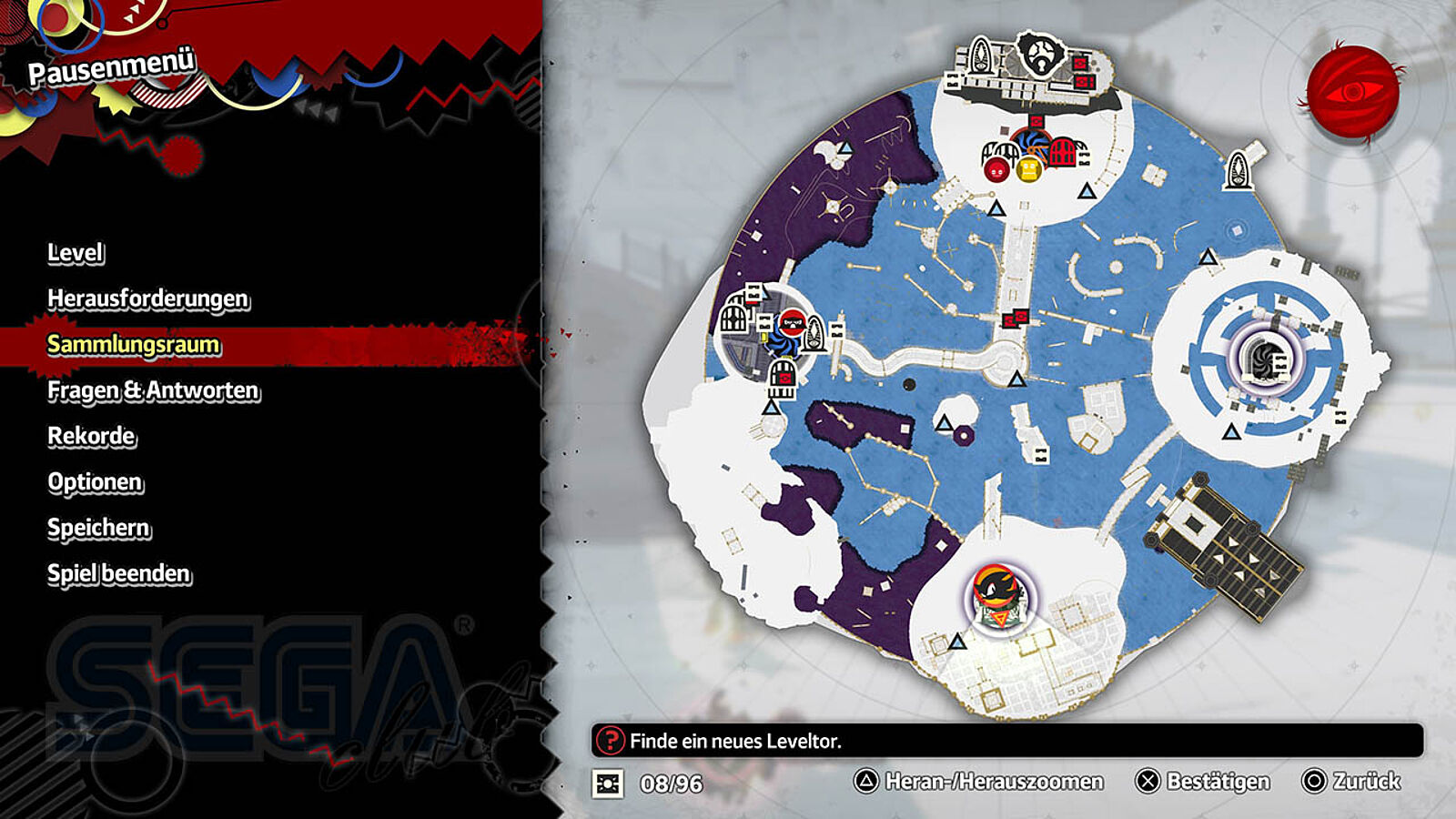Open Fragen & Antworten

click(153, 390)
